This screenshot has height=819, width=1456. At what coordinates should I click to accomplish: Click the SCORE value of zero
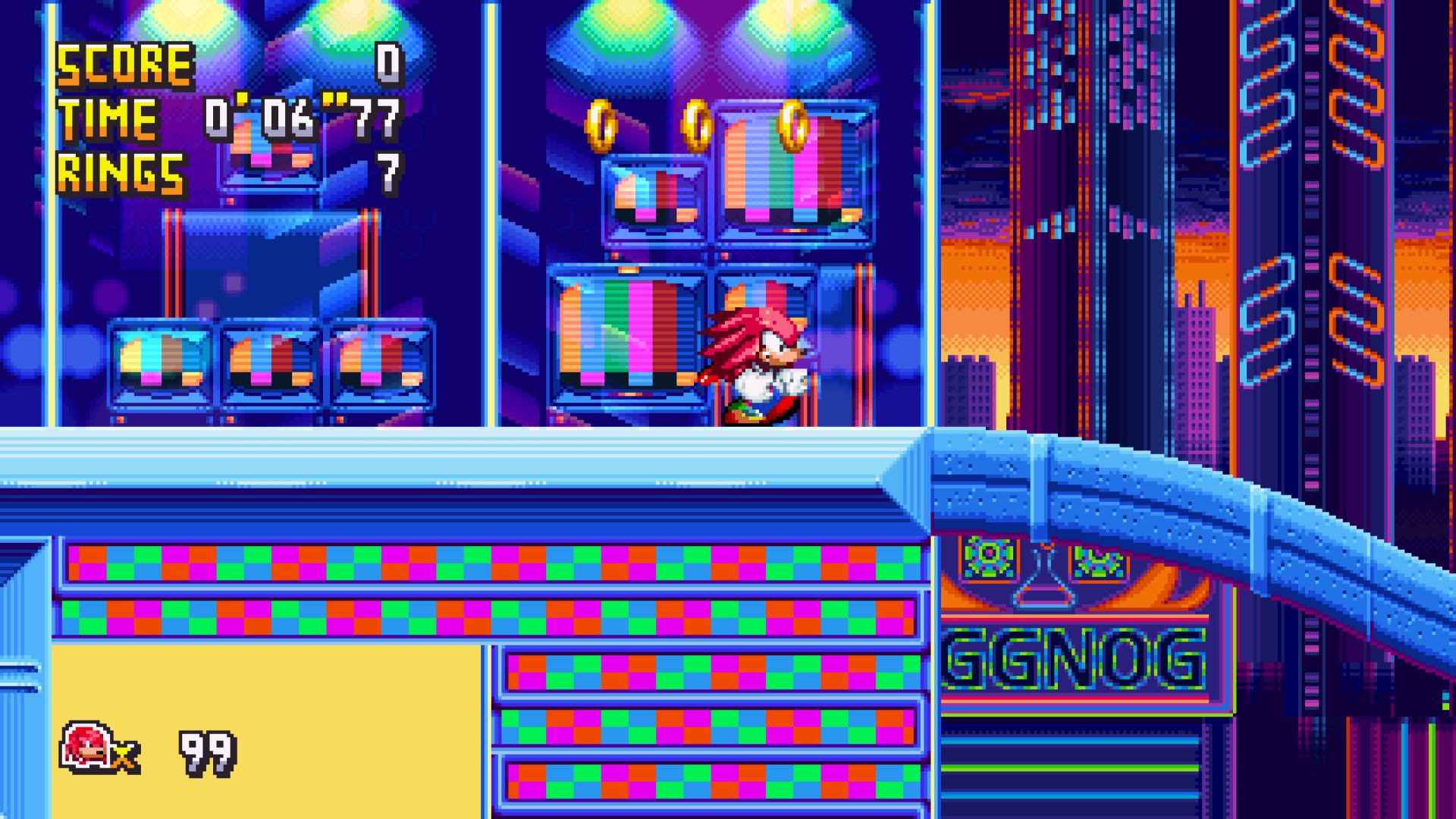387,64
